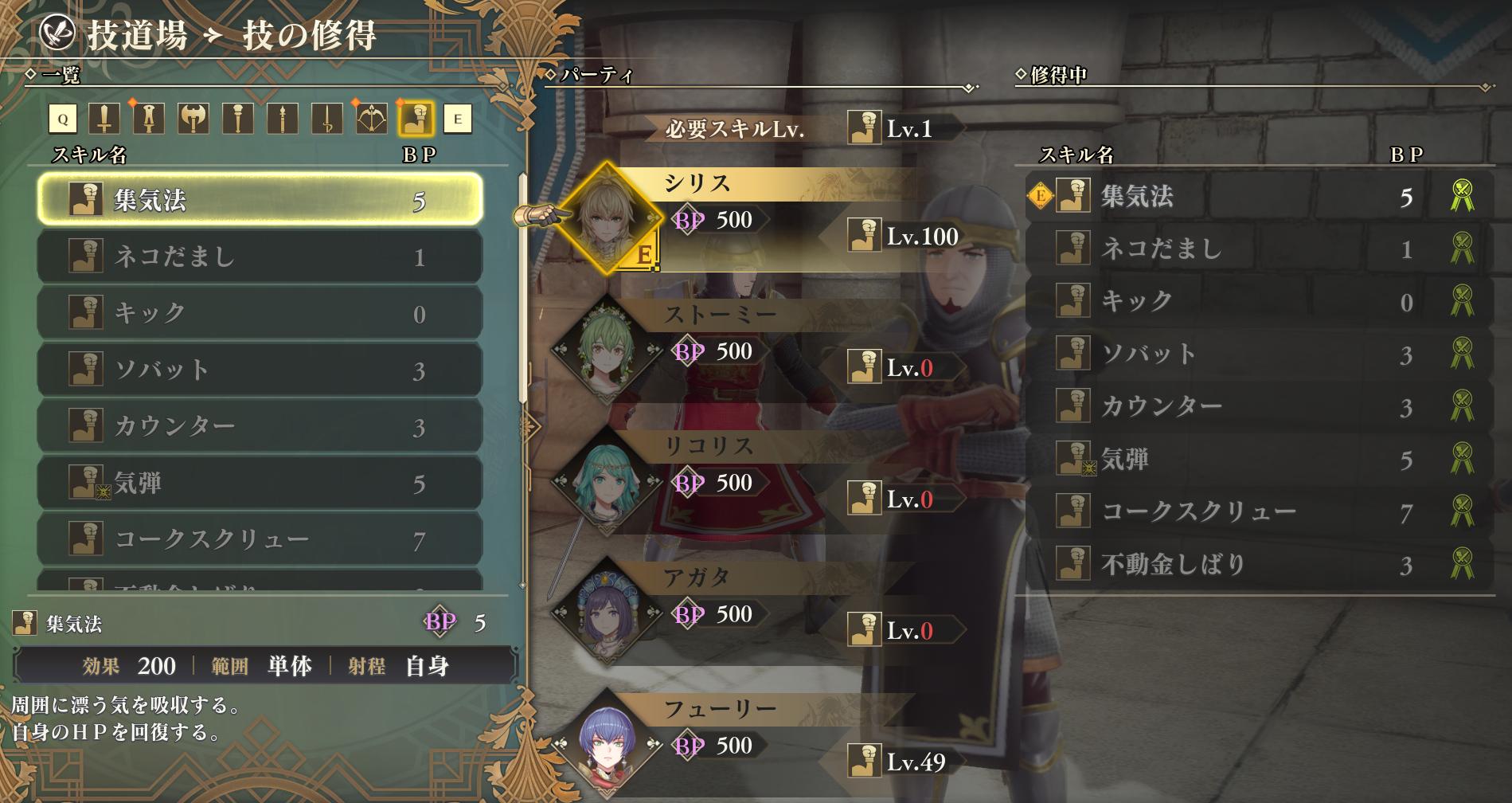Viewport: 1512px width, 803px height.
Task: Choose party member ストーミー
Action: coord(607,349)
